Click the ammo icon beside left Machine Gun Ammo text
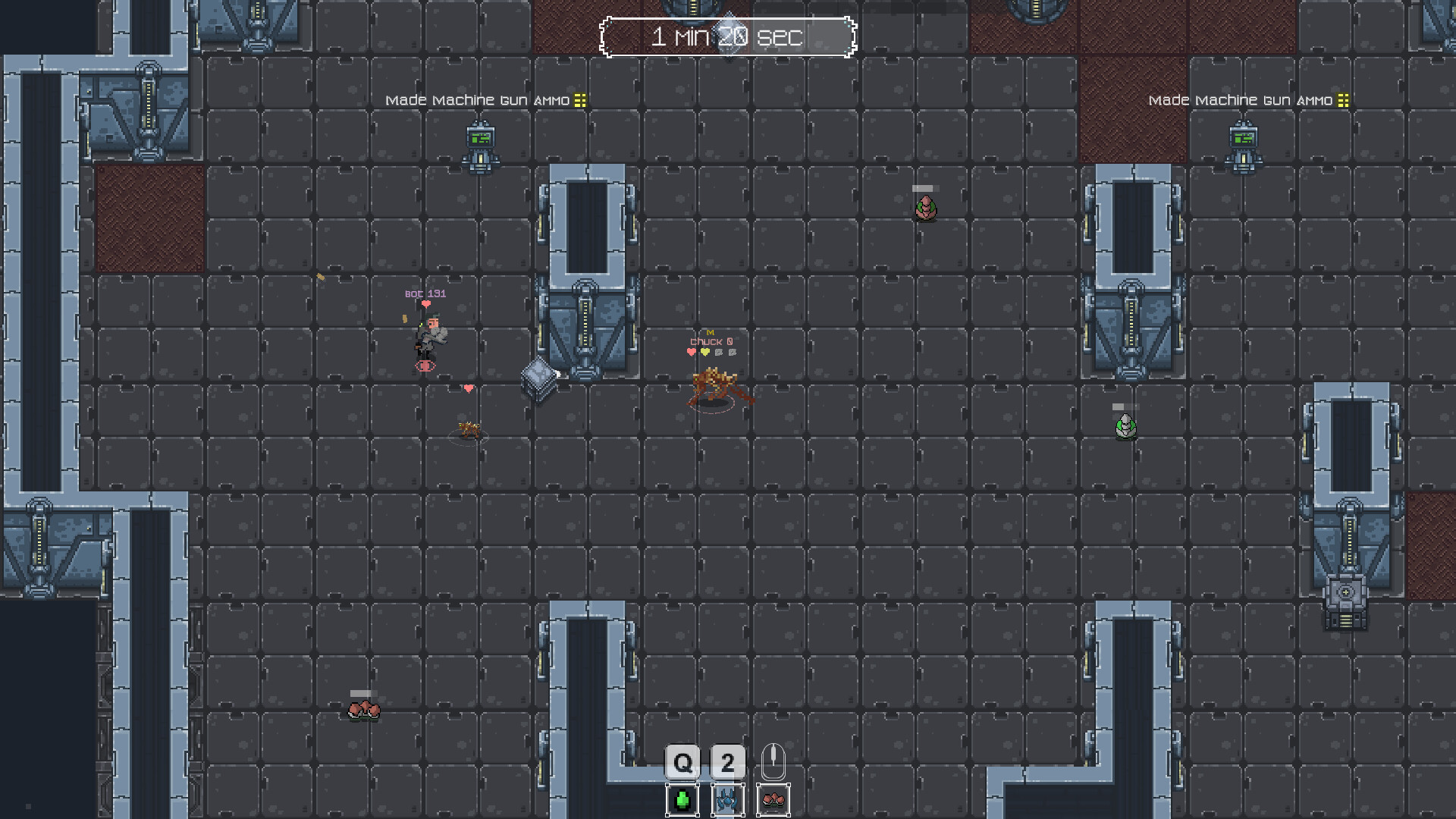Viewport: 1456px width, 819px height. click(x=579, y=99)
